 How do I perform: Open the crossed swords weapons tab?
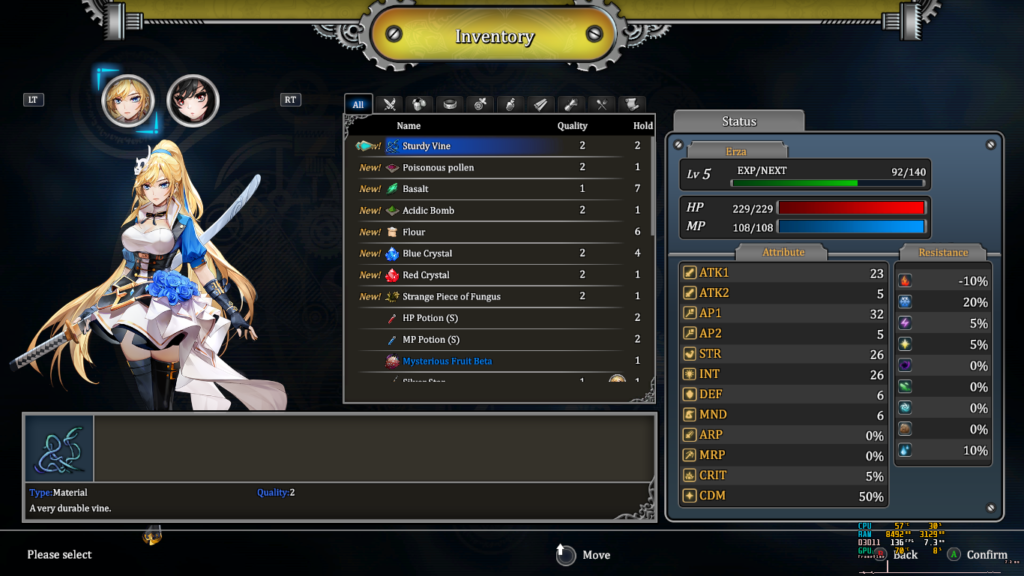click(390, 104)
